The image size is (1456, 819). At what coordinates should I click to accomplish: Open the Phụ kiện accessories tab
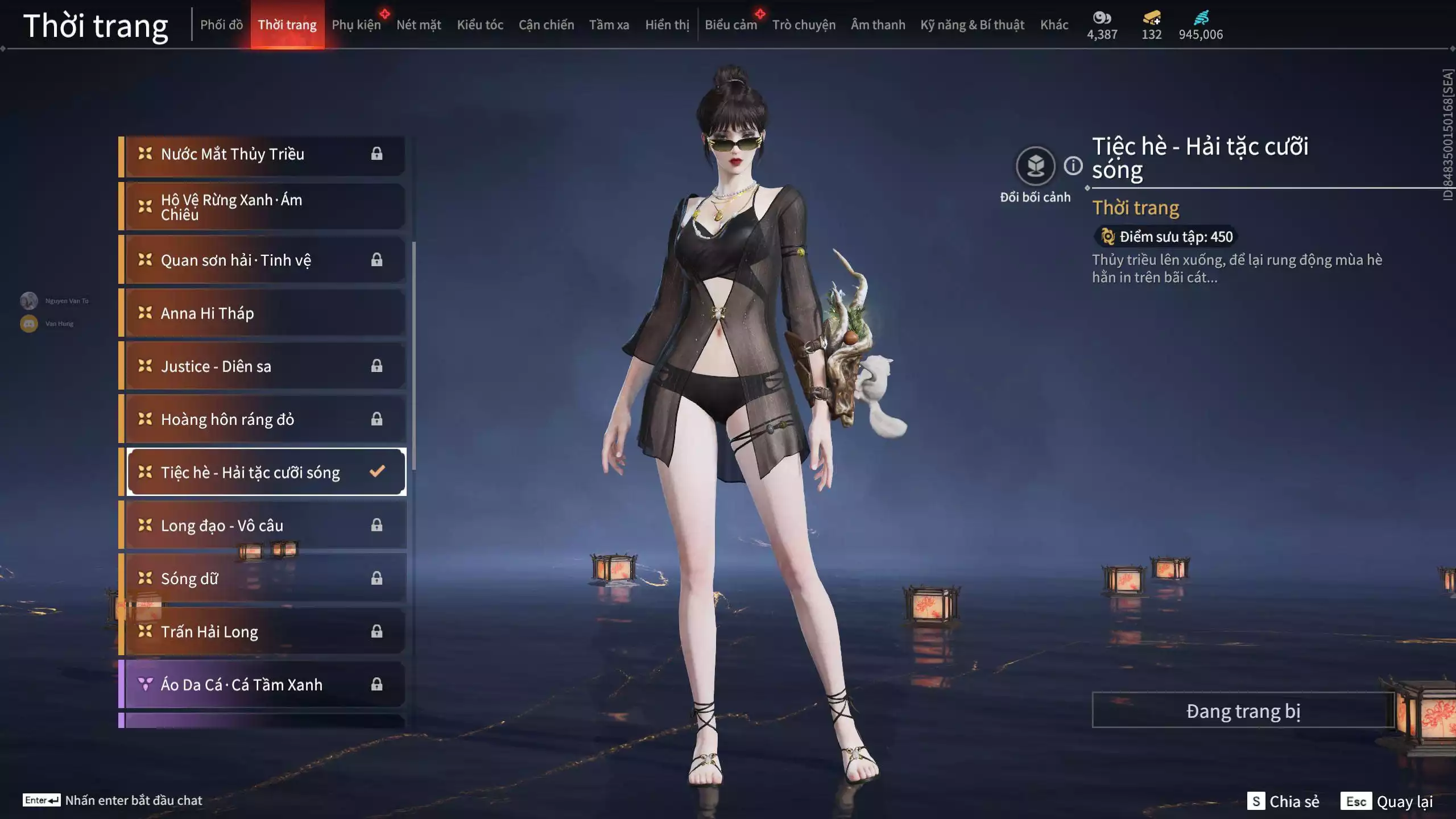click(356, 25)
